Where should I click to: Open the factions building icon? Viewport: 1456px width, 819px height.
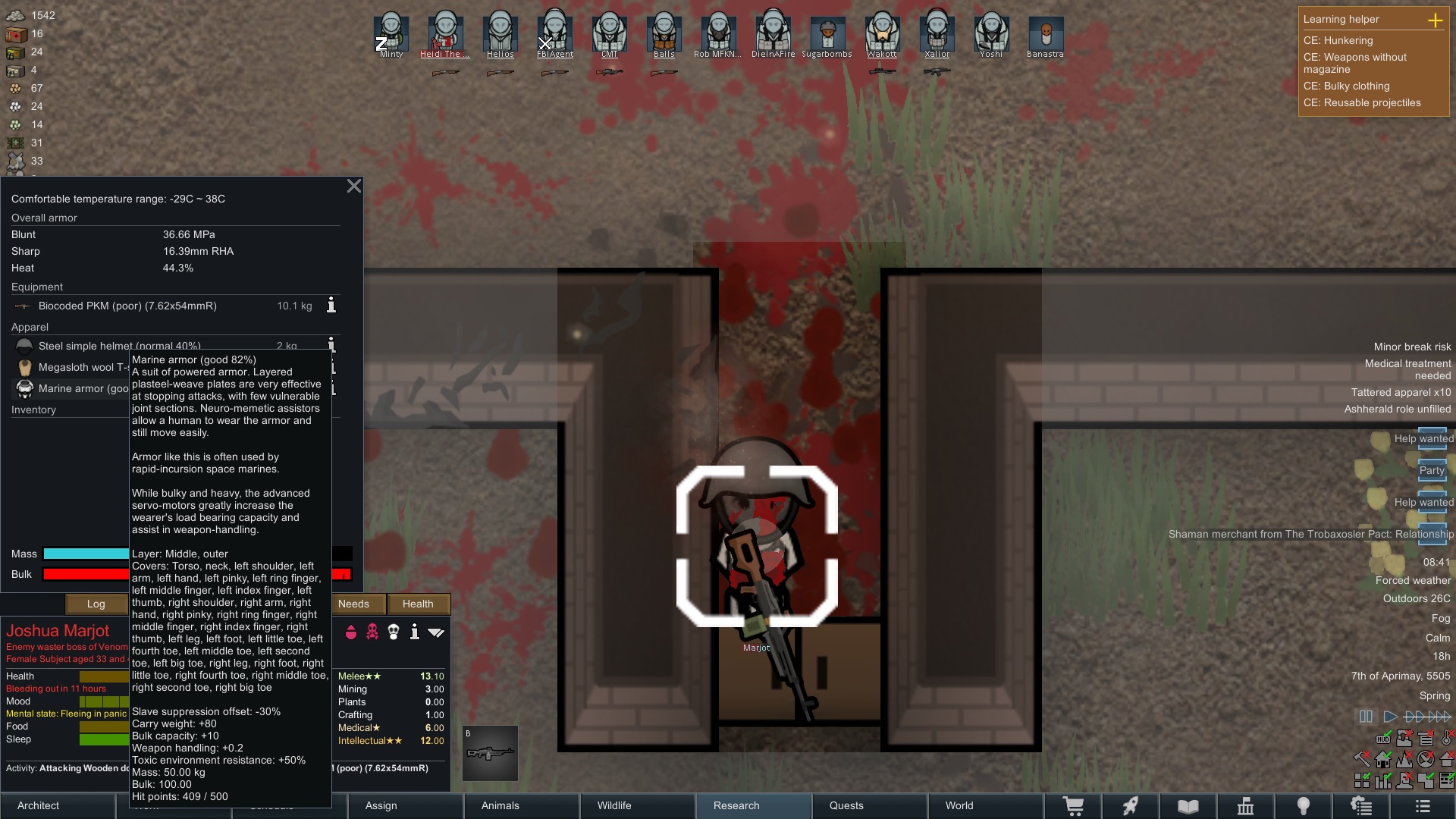point(1246,805)
